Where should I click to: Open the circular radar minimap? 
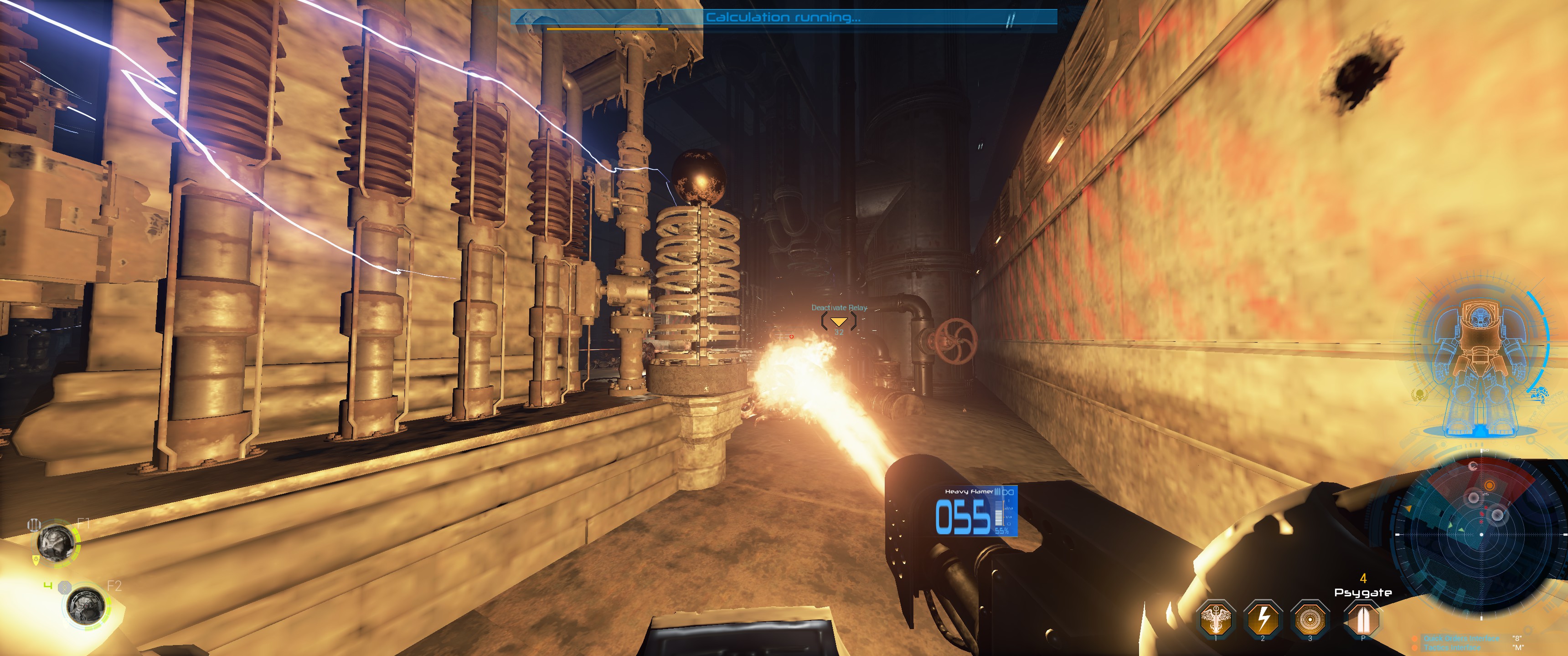pos(1480,534)
